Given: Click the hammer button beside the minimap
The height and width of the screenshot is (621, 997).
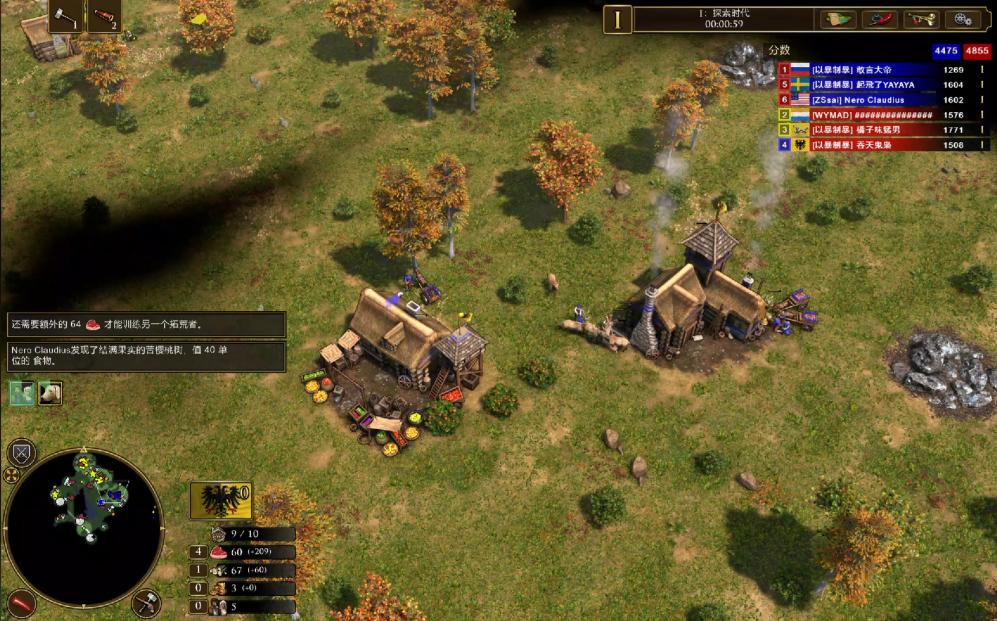Looking at the screenshot, I should (147, 602).
